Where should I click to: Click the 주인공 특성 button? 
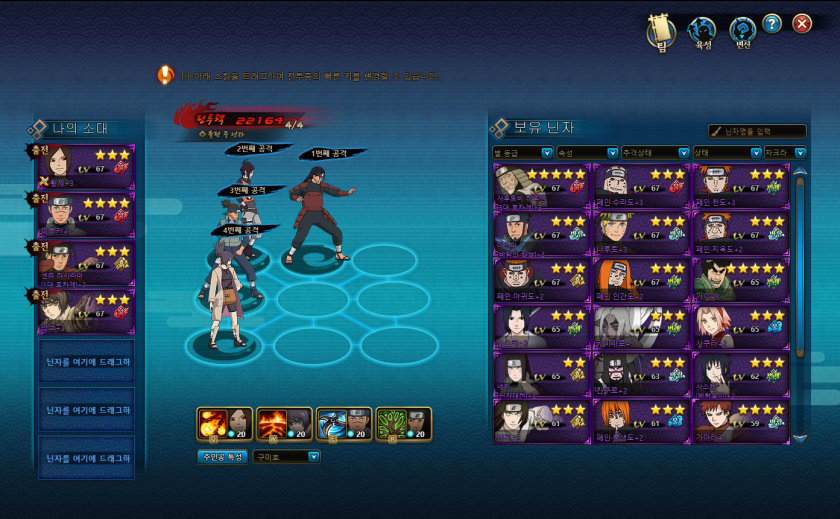coord(222,456)
